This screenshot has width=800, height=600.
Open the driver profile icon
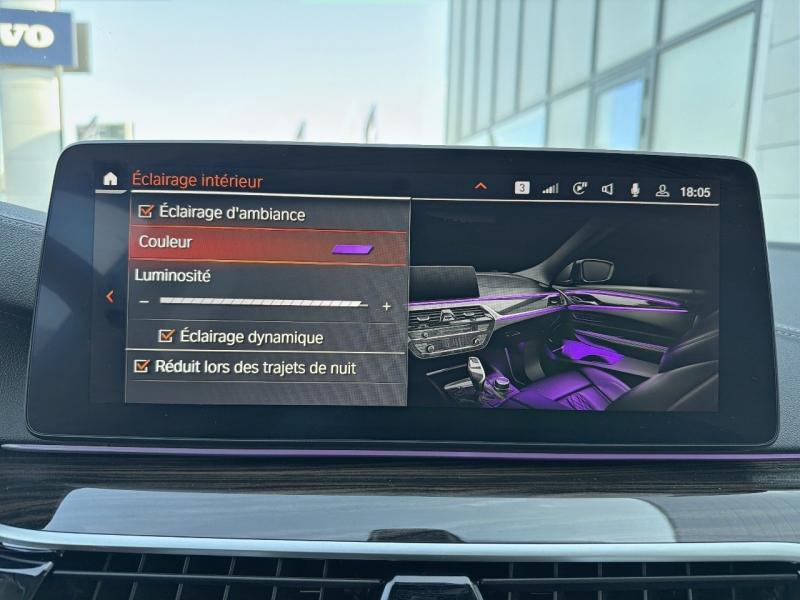coord(662,190)
